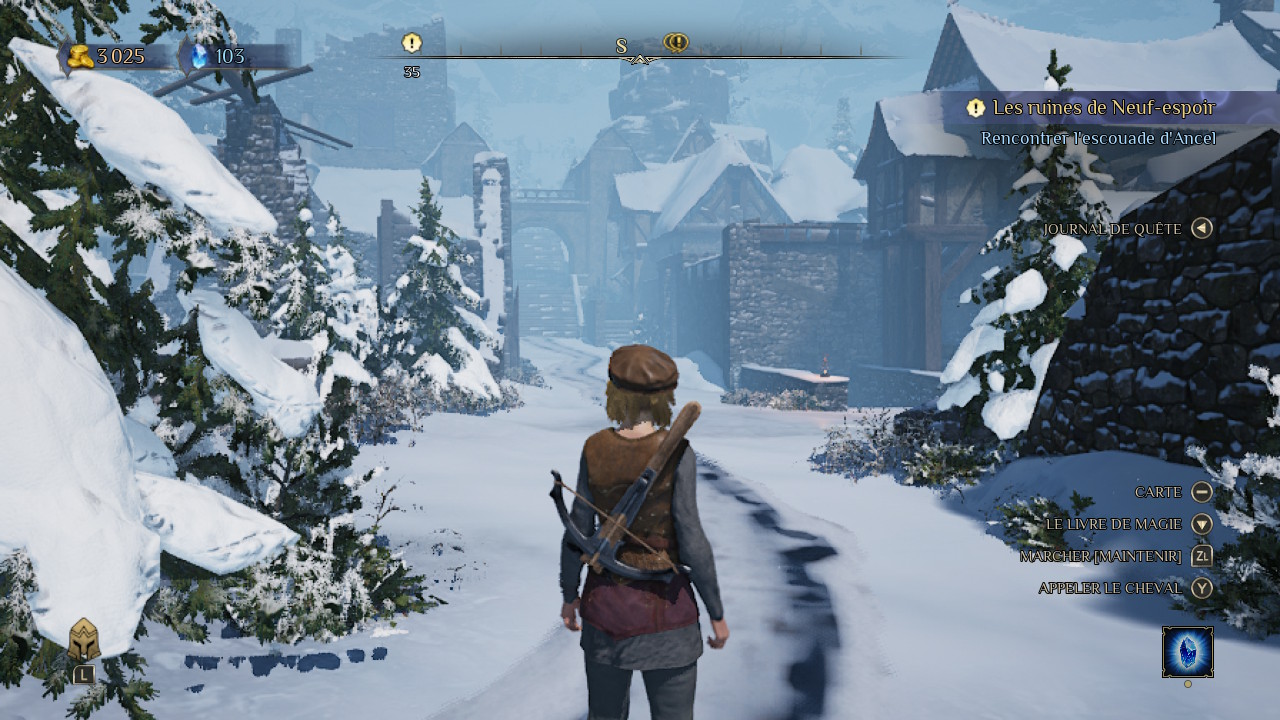The image size is (1280, 720).
Task: Select the blue crystal spell icon
Action: pos(1188,652)
